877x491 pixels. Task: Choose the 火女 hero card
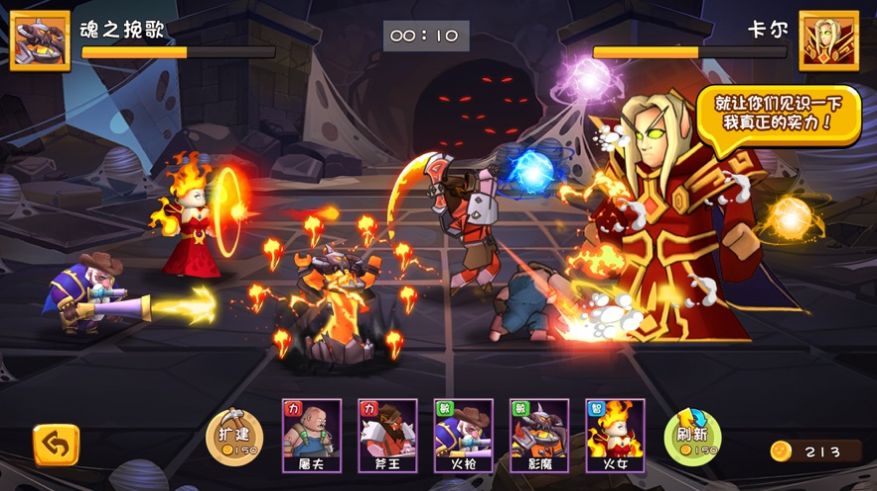tap(614, 436)
